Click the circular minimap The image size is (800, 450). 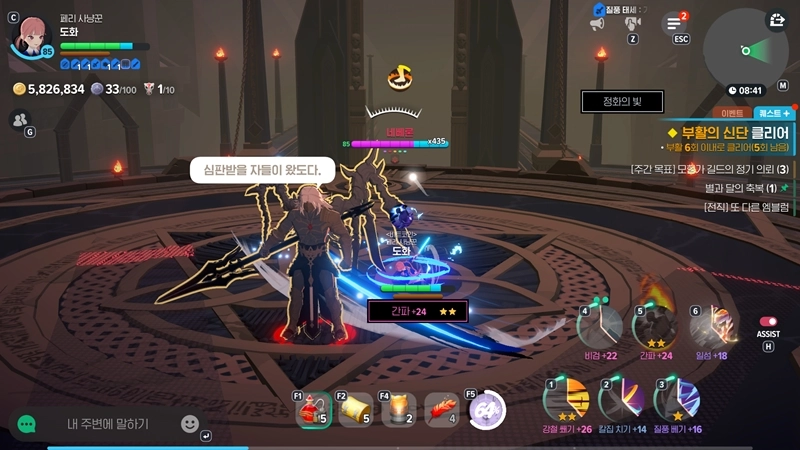pos(745,48)
